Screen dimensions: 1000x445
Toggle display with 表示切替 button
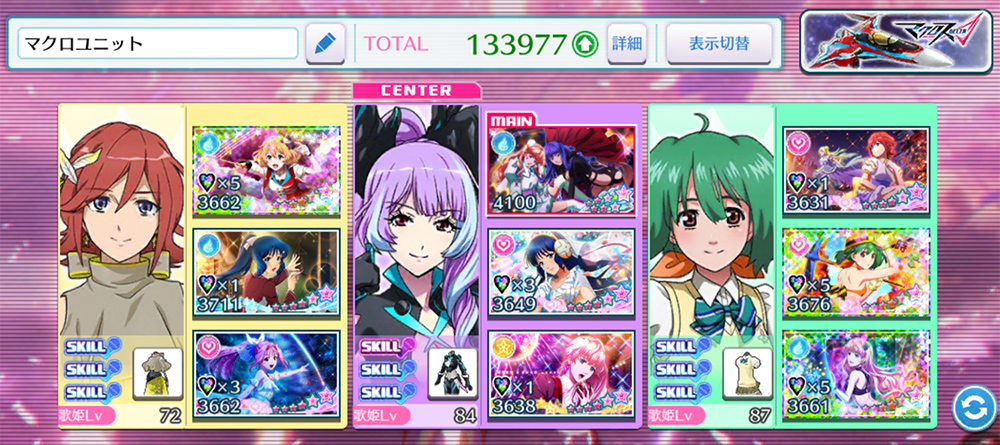click(x=718, y=44)
